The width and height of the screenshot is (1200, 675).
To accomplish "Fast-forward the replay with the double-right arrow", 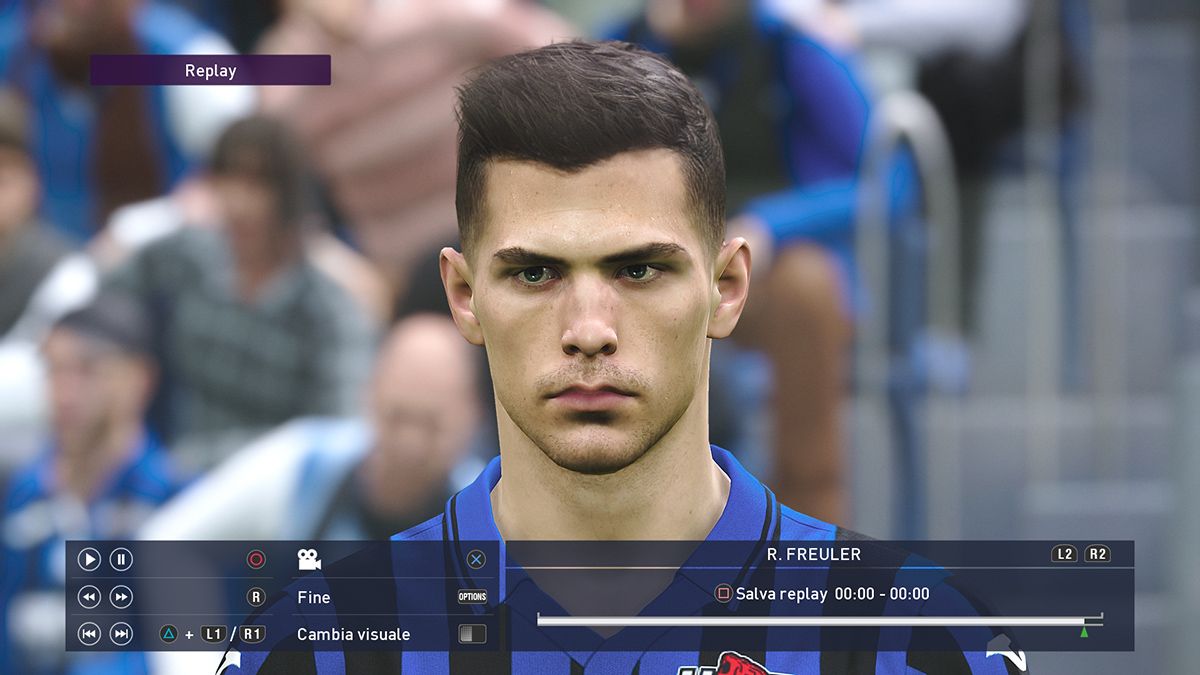I will (x=121, y=597).
